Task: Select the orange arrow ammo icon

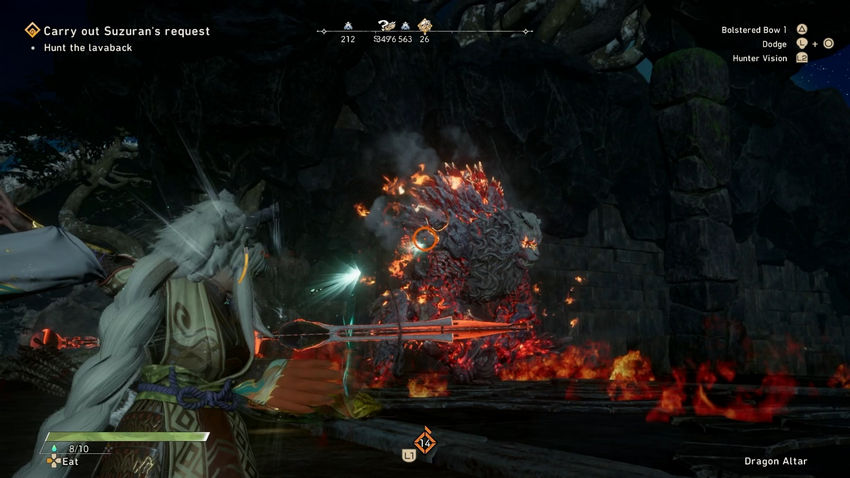Action: tap(425, 441)
